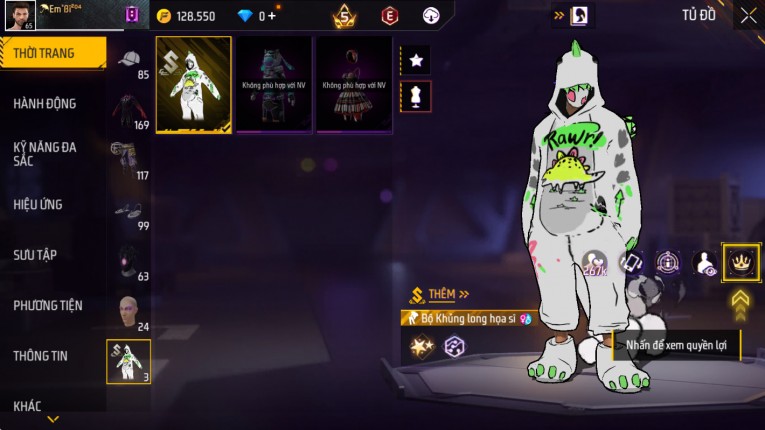This screenshot has height=430, width=765.
Task: Show the SƯU TẬP category
Action: tap(35, 255)
